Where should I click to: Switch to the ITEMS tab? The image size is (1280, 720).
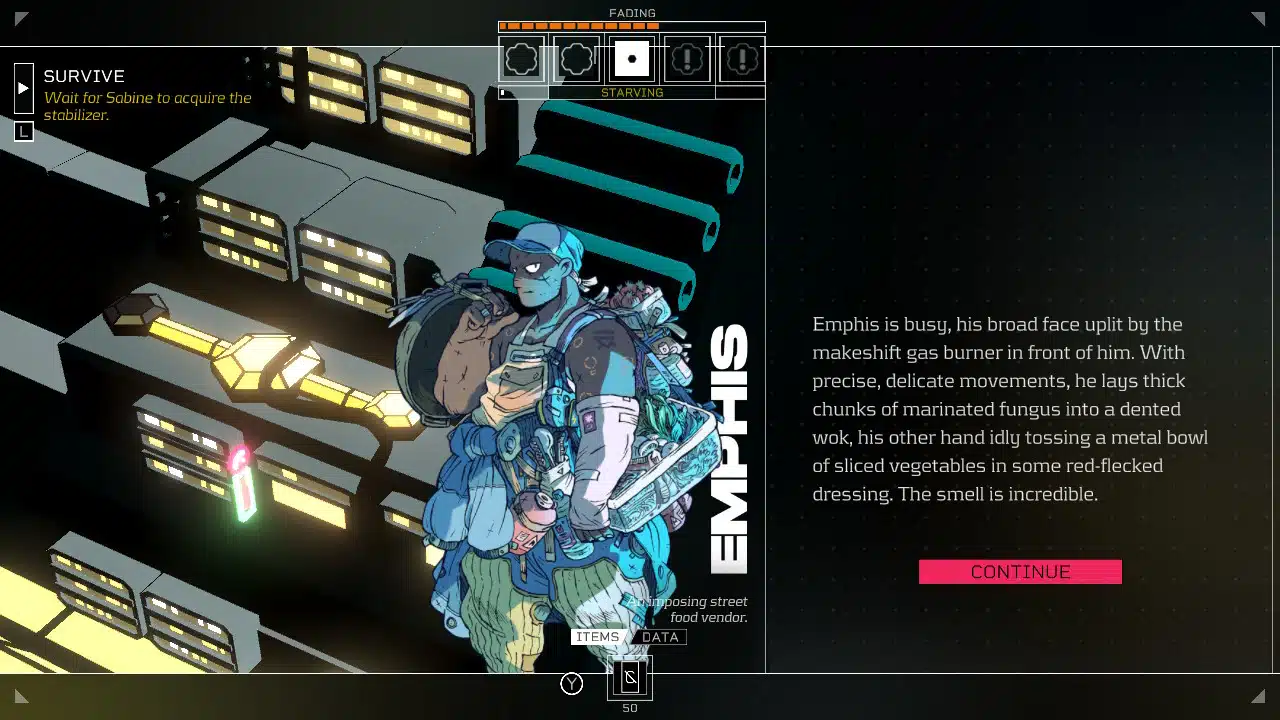597,637
